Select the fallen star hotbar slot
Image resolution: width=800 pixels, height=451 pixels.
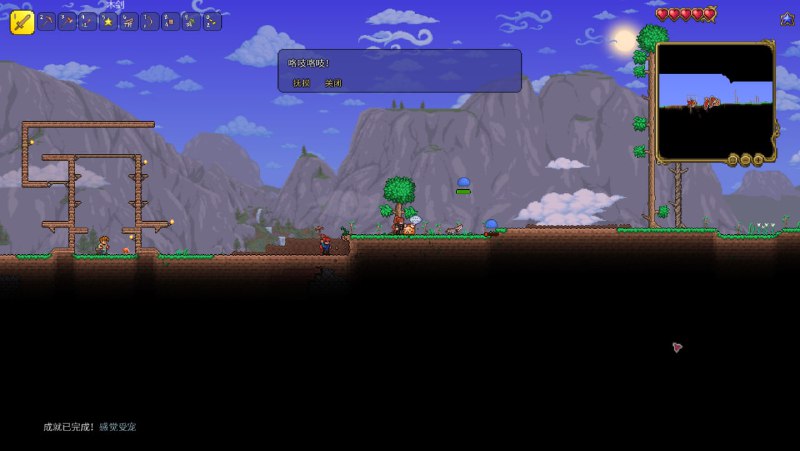pos(108,21)
